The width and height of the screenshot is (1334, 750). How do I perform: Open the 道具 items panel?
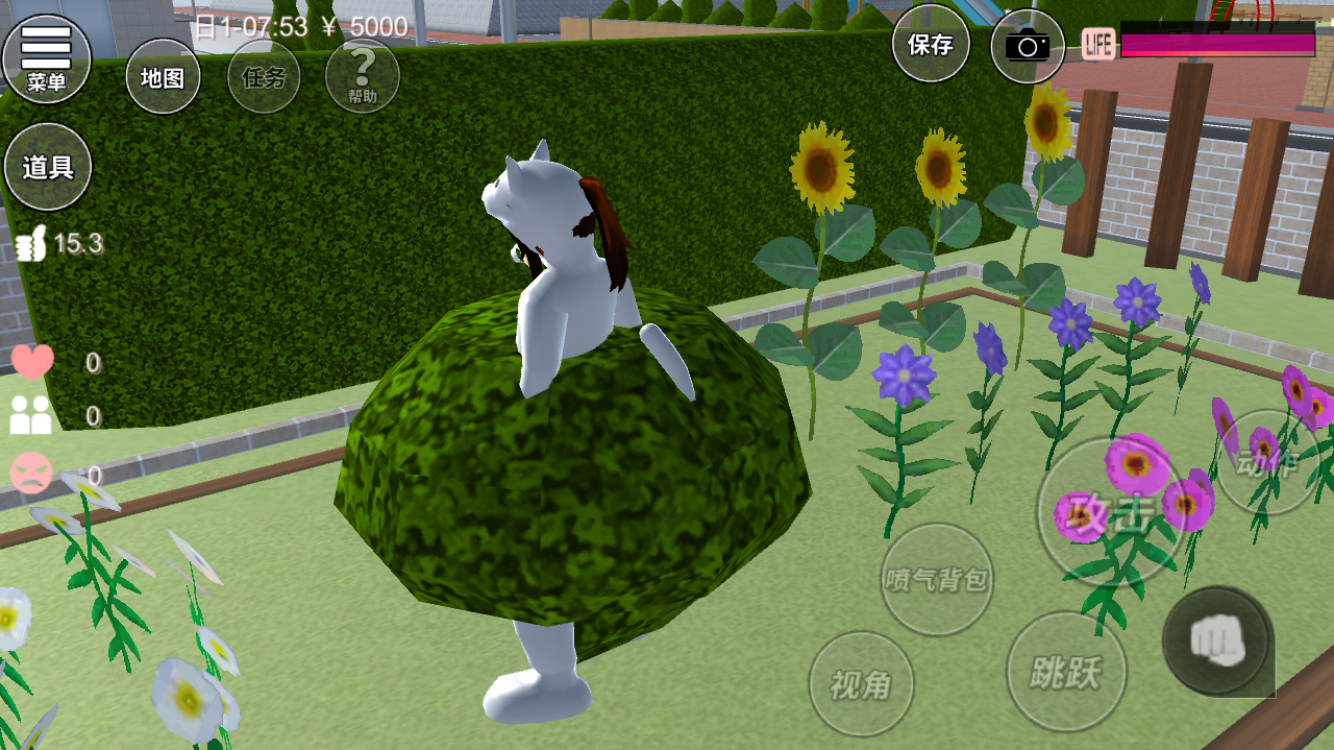click(48, 167)
